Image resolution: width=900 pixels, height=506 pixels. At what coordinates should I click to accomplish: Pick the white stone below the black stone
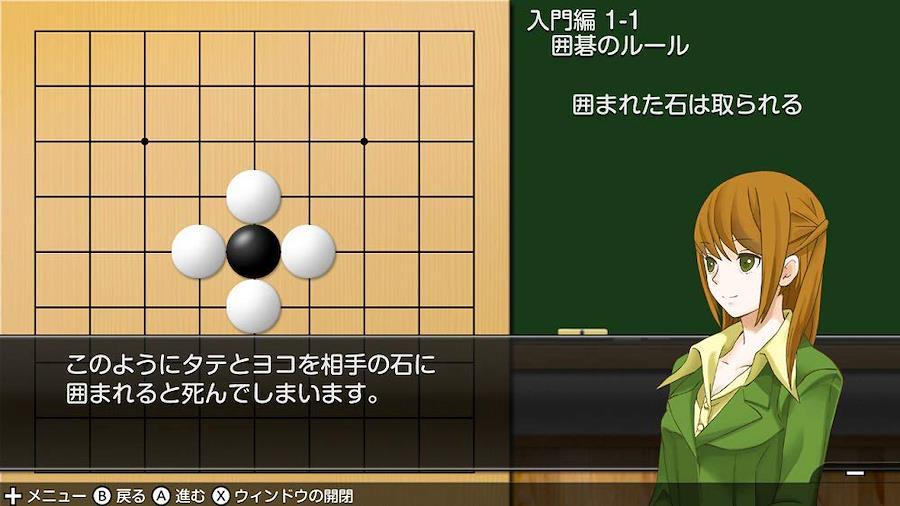pos(253,305)
